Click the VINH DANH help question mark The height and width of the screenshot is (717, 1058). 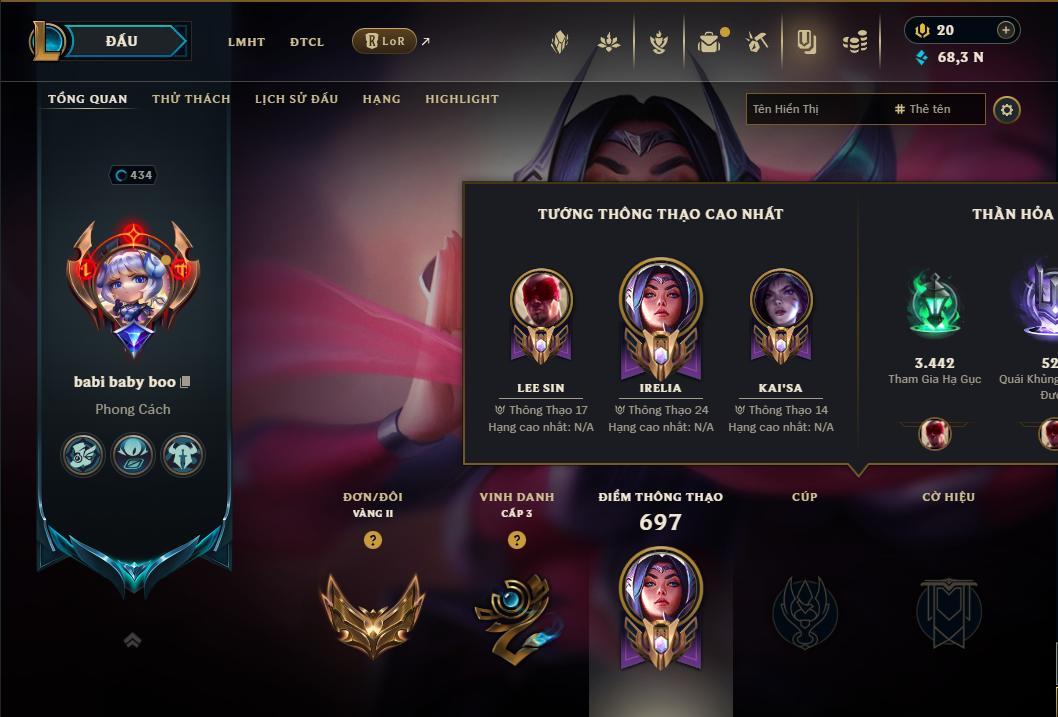[517, 540]
